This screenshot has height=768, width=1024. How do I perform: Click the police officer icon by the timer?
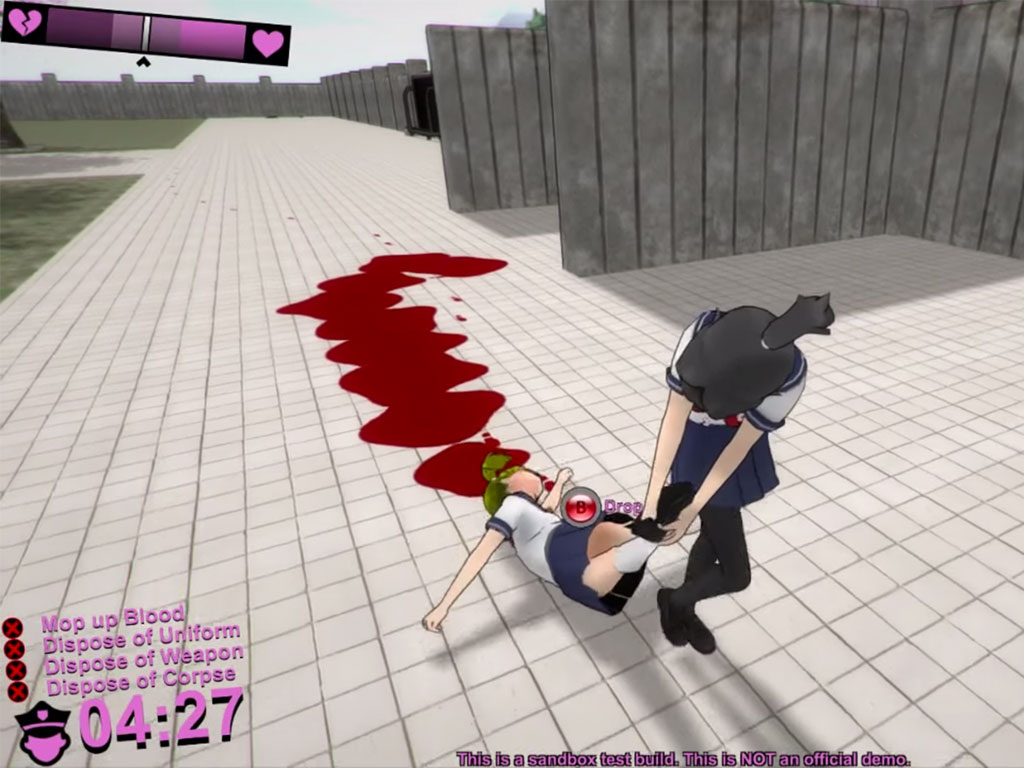click(44, 731)
